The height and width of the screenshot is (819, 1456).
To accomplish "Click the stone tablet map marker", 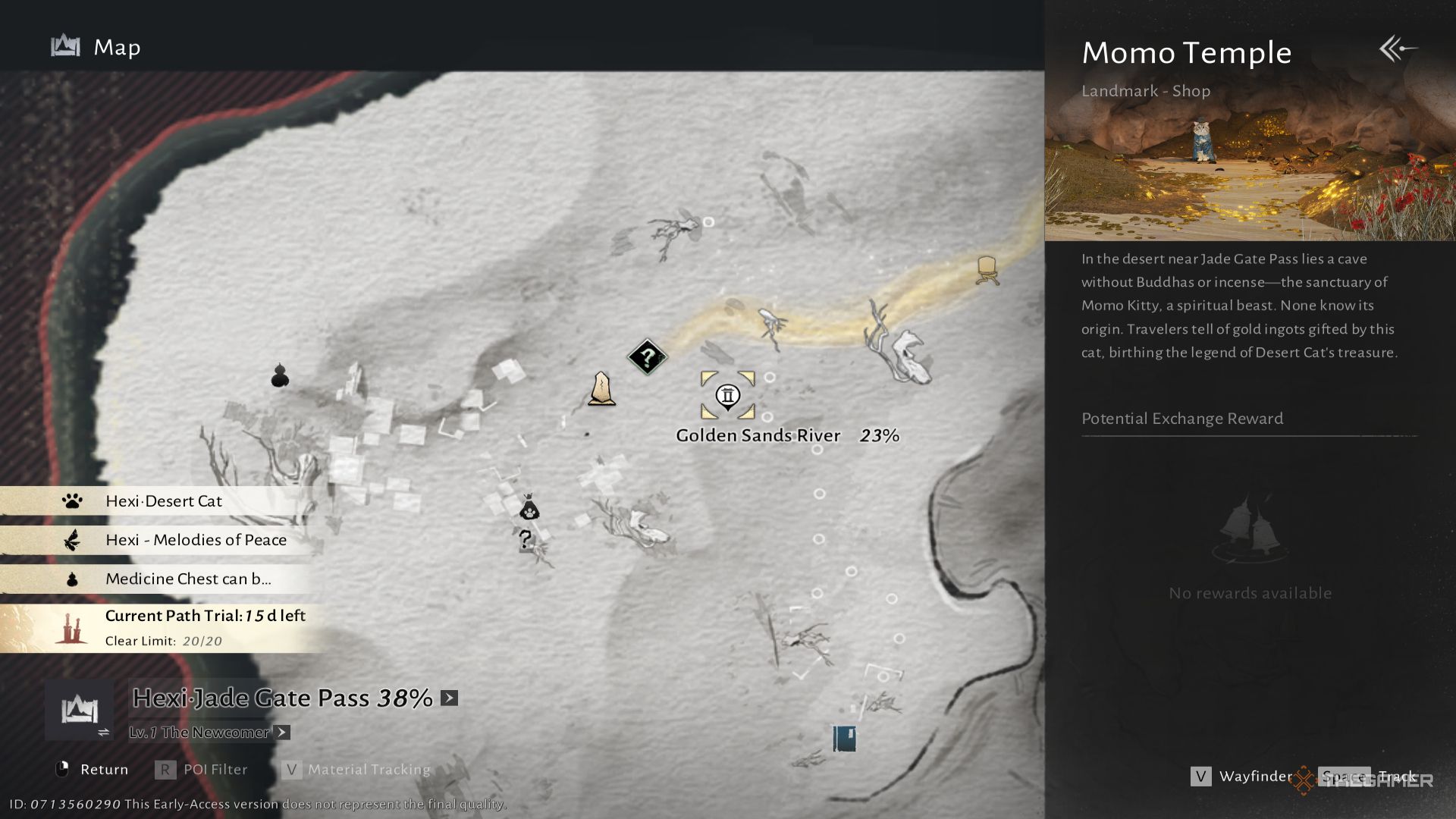I will [x=601, y=388].
